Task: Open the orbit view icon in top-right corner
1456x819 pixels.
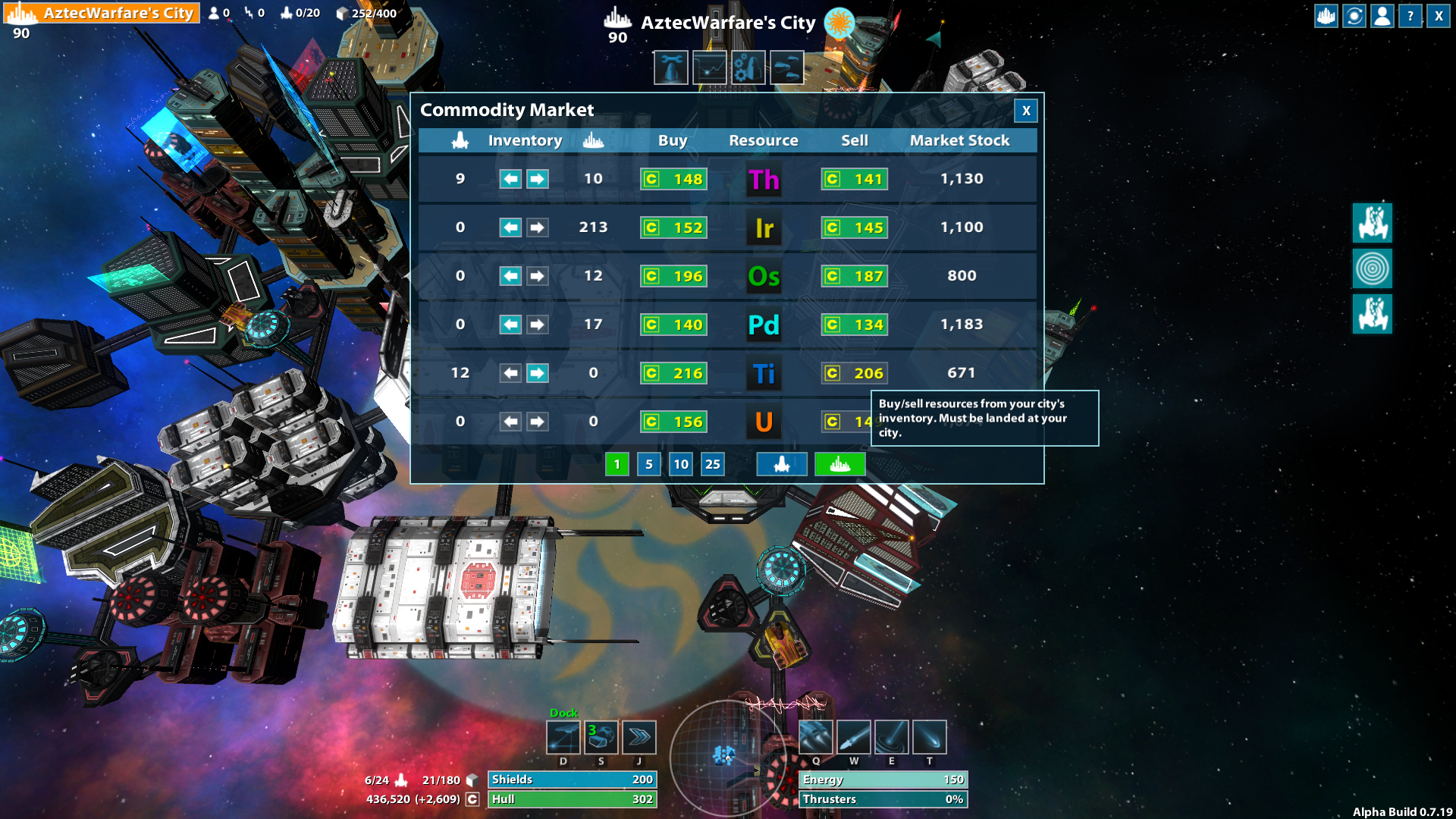Action: [1353, 16]
